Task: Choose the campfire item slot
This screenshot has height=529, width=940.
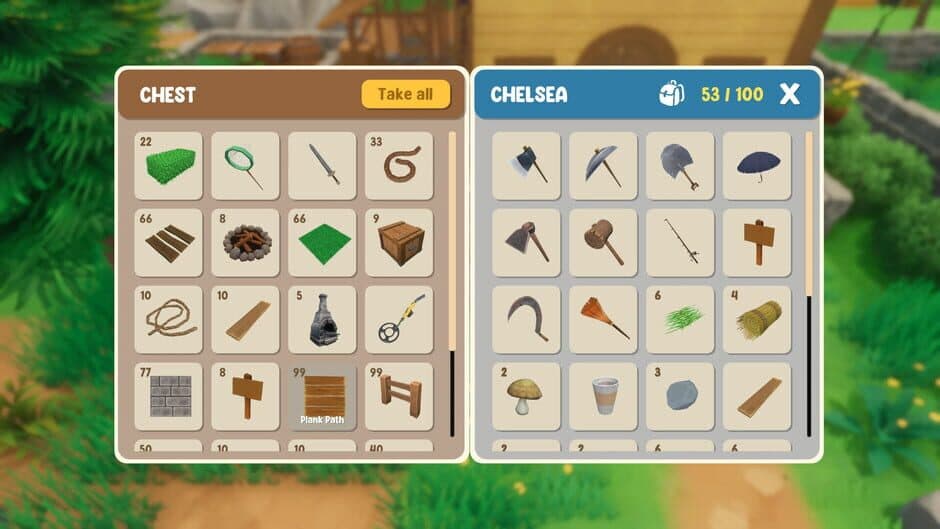Action: point(245,243)
